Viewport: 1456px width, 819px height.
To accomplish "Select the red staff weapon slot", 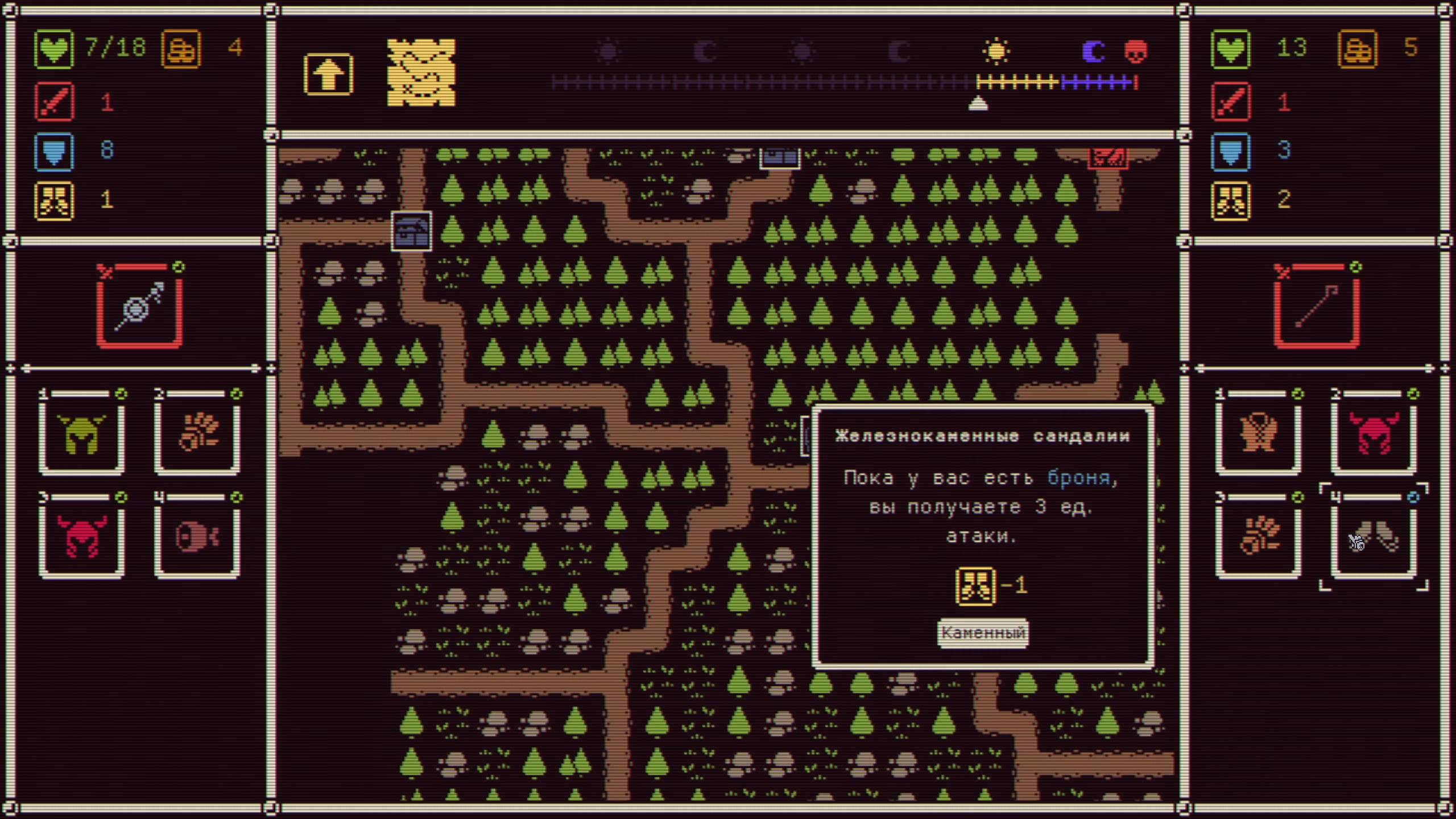I will (1316, 308).
